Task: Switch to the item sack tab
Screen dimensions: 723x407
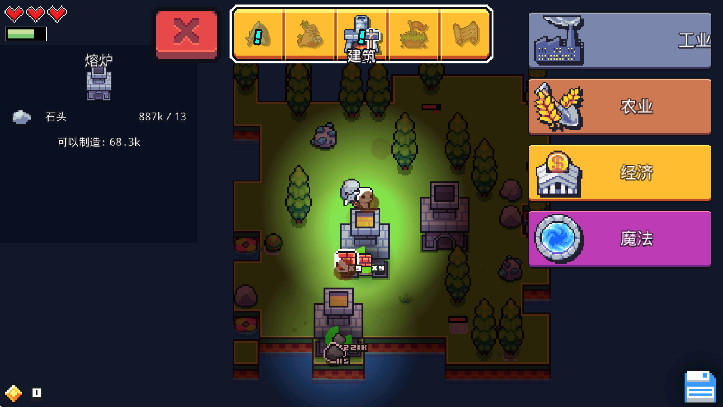Action: (x=309, y=35)
